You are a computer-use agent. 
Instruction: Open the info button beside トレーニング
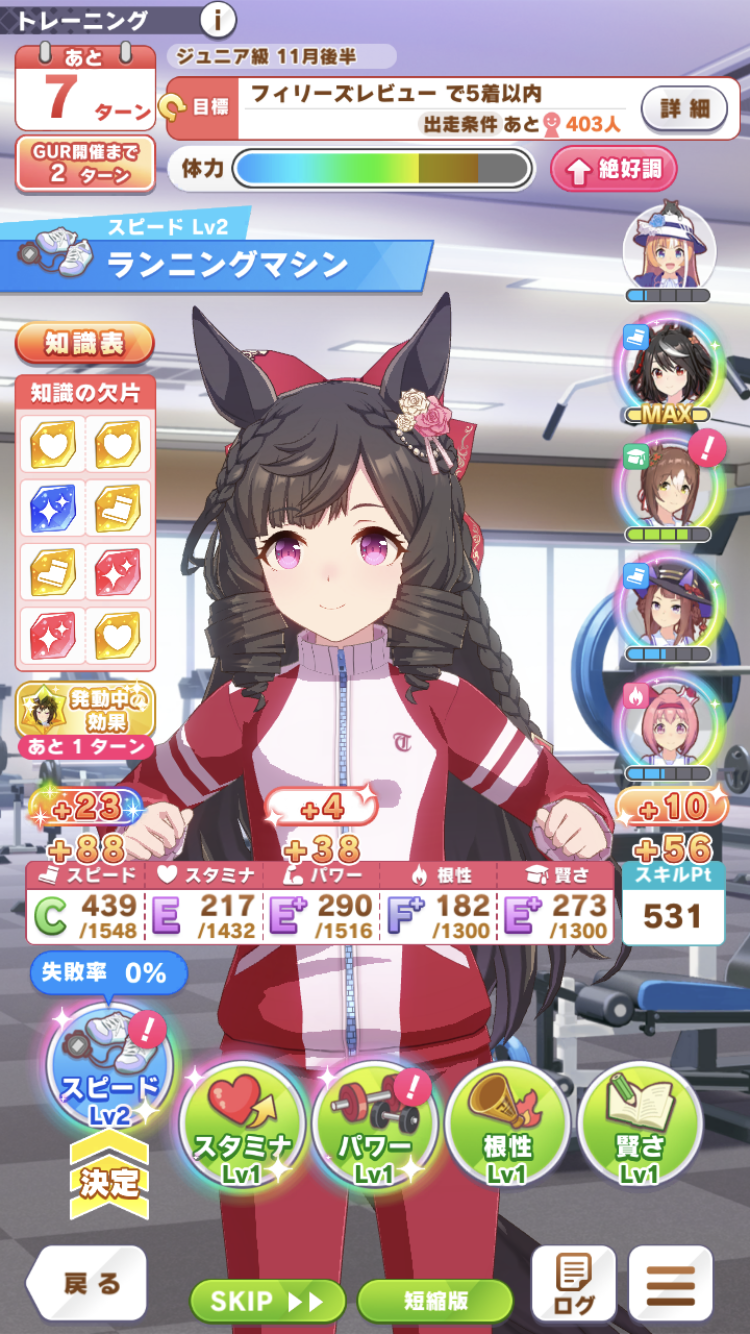tap(217, 18)
